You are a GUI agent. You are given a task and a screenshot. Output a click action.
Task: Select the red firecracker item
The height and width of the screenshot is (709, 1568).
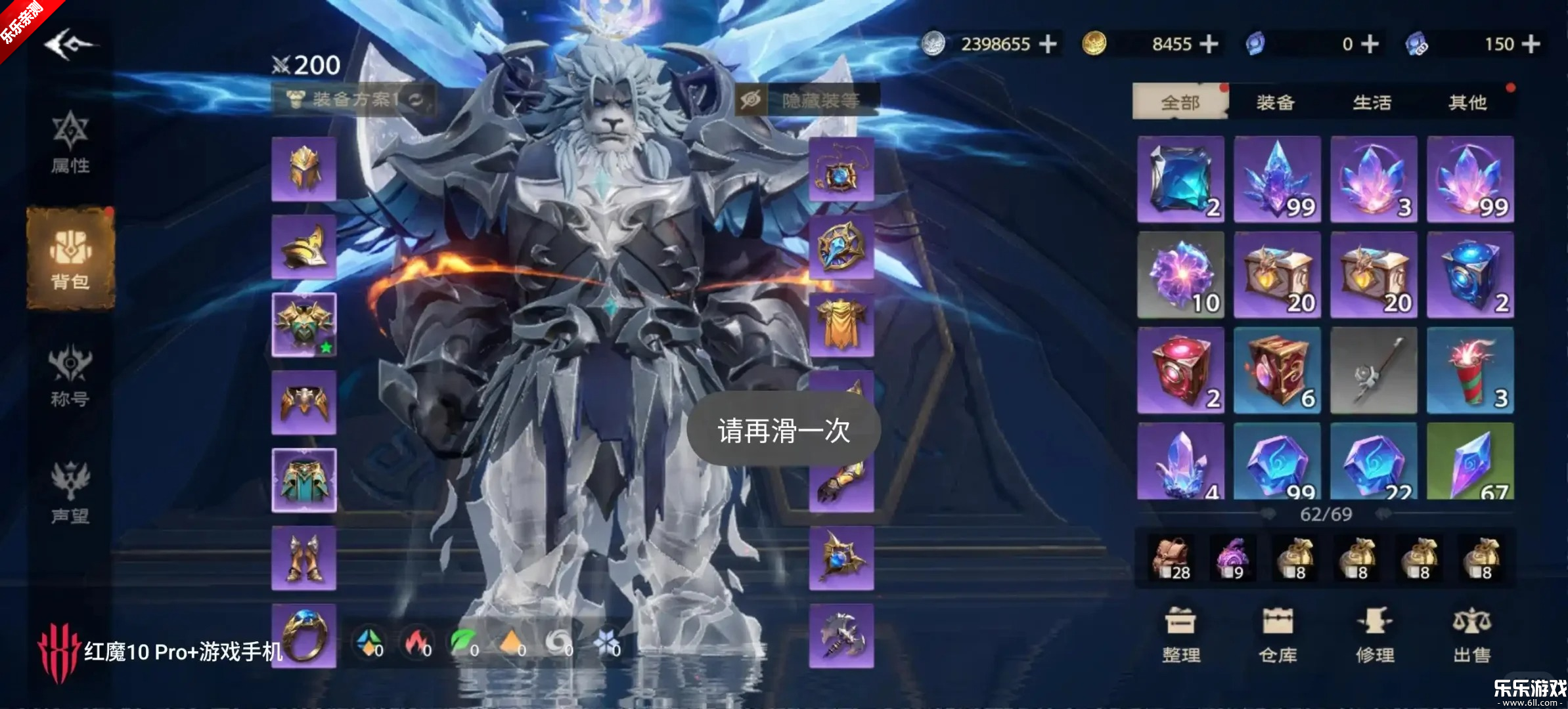[1470, 371]
